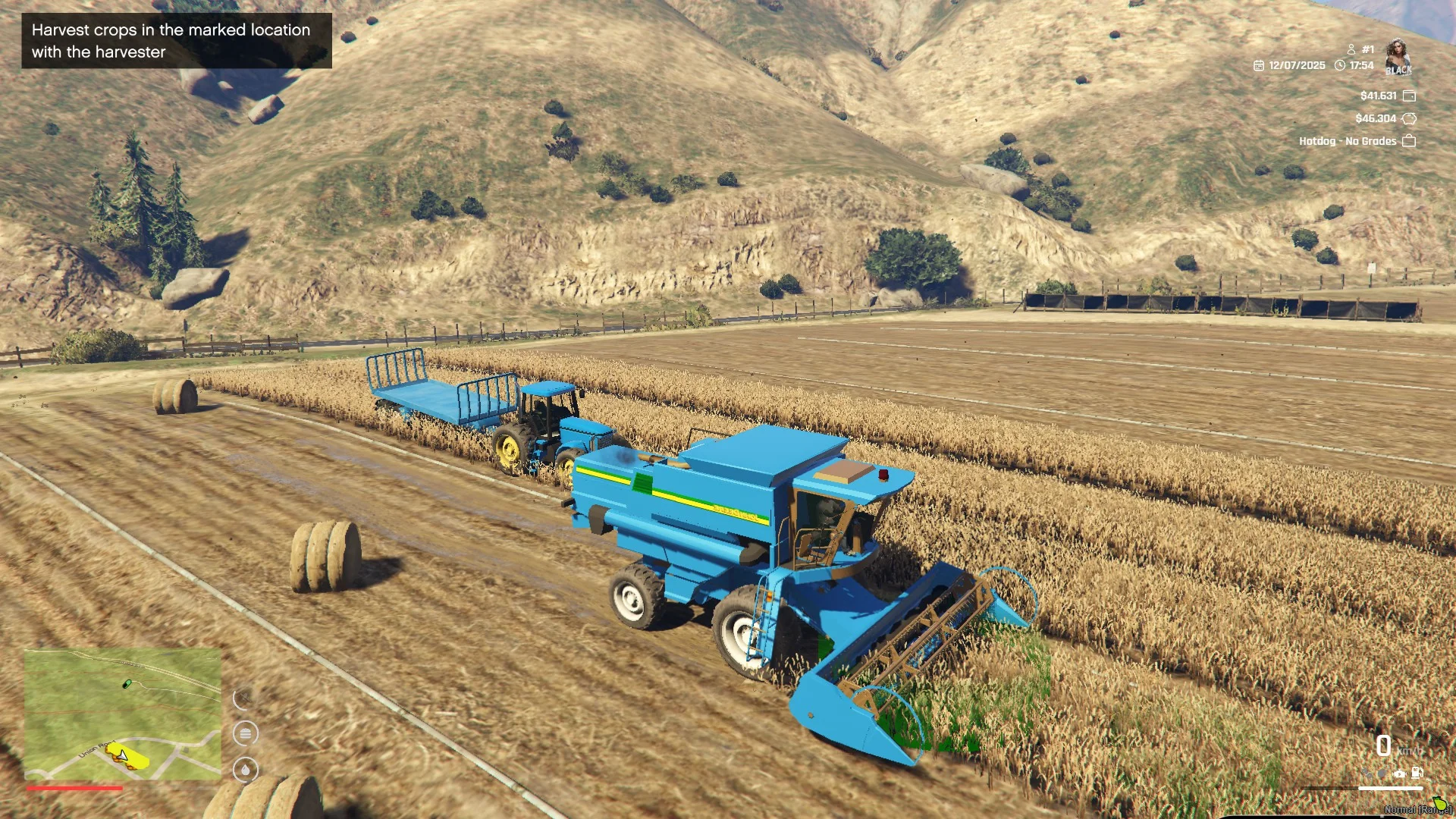The height and width of the screenshot is (819, 1456).
Task: Click the player ID person icon
Action: 1351,49
